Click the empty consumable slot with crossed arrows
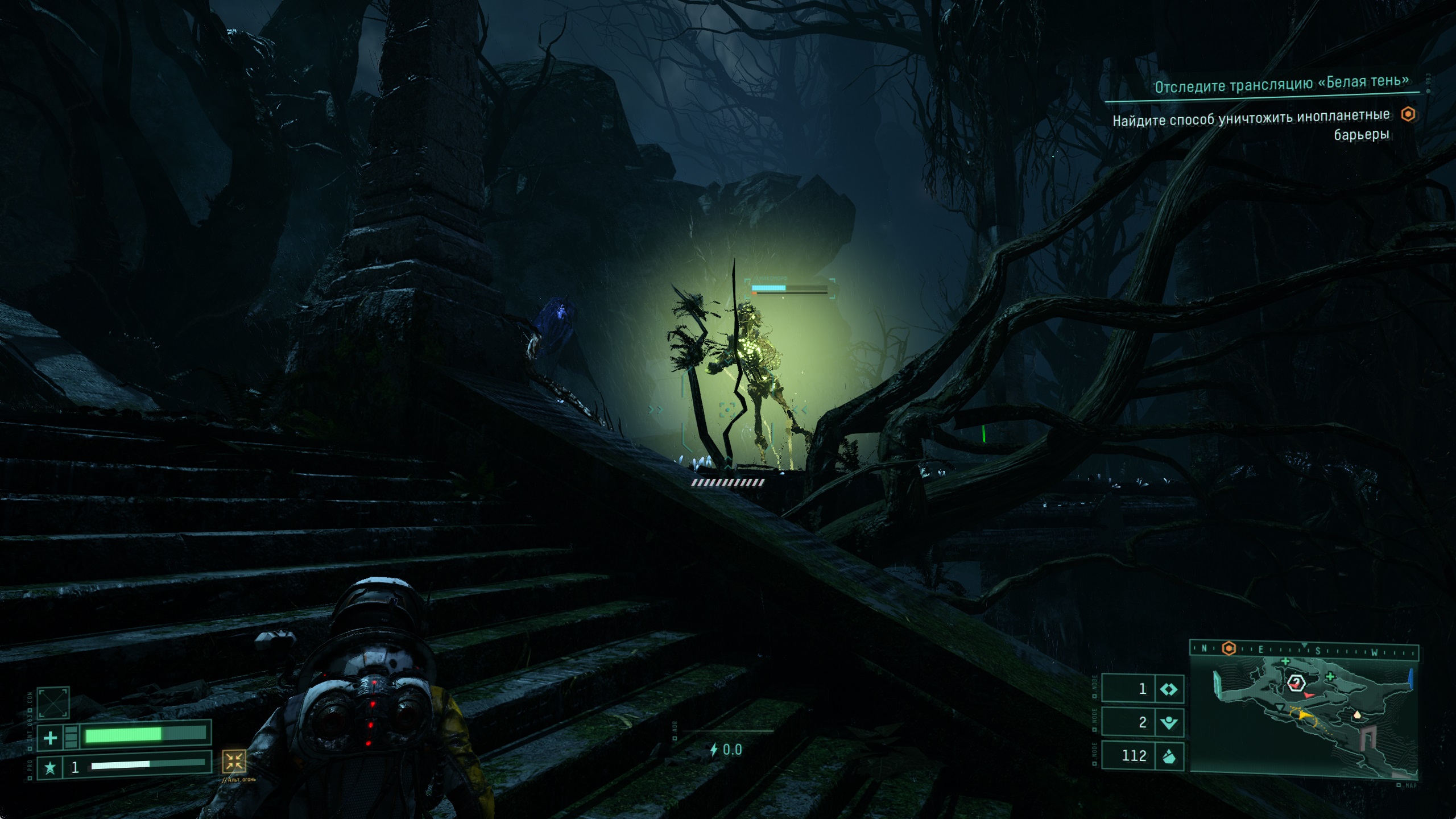1456x819 pixels. click(x=53, y=703)
